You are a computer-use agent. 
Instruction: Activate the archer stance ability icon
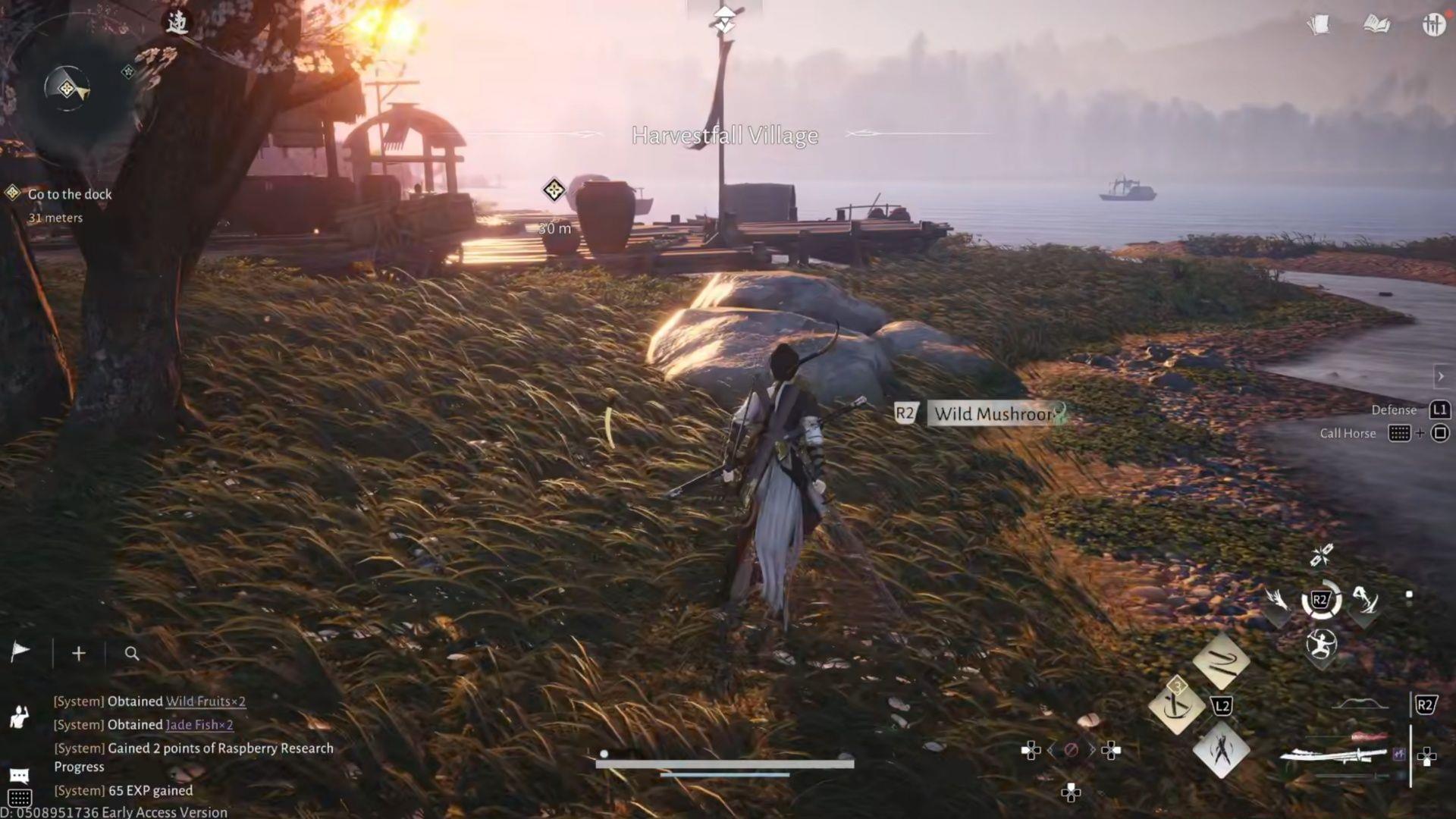click(x=1321, y=645)
